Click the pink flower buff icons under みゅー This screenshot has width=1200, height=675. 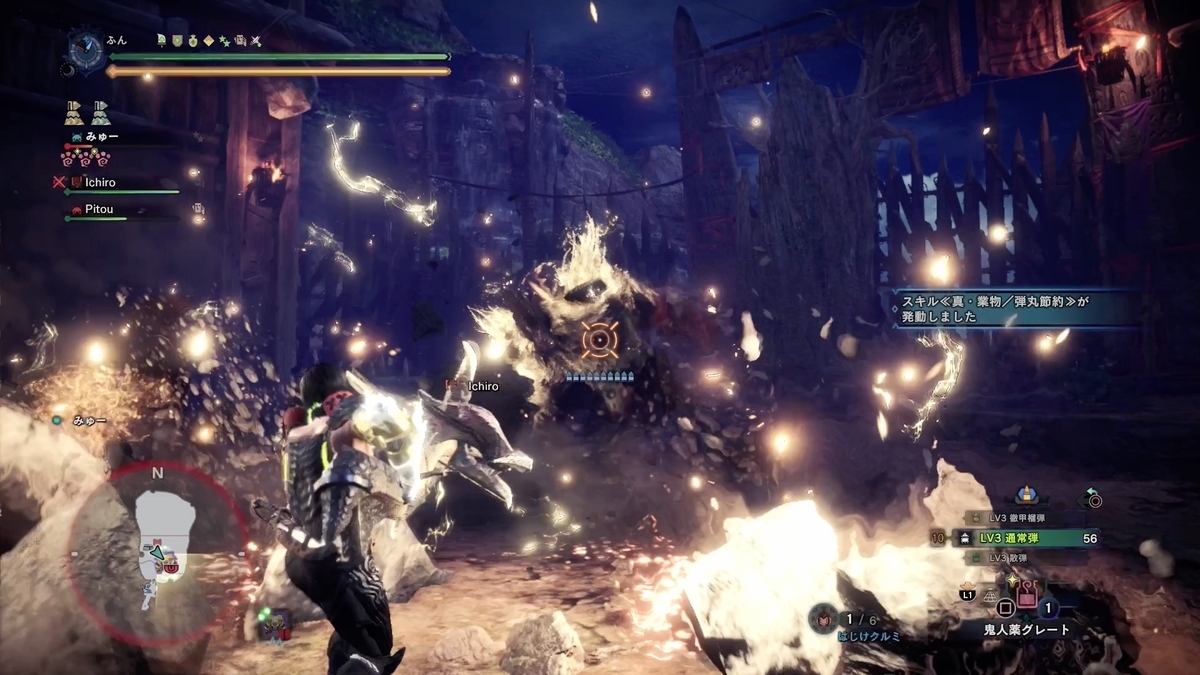pos(86,158)
